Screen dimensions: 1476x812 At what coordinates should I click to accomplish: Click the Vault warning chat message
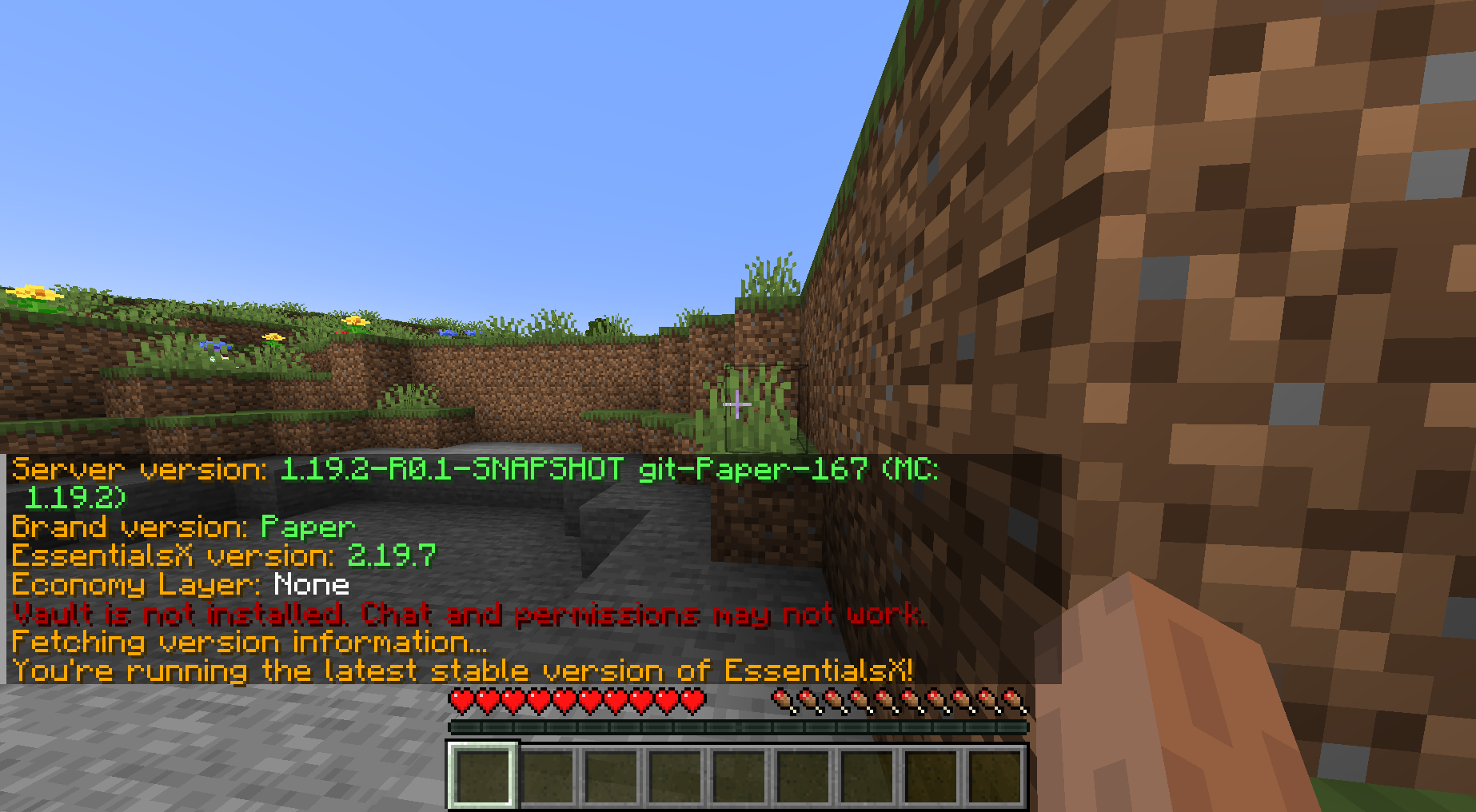click(x=468, y=614)
